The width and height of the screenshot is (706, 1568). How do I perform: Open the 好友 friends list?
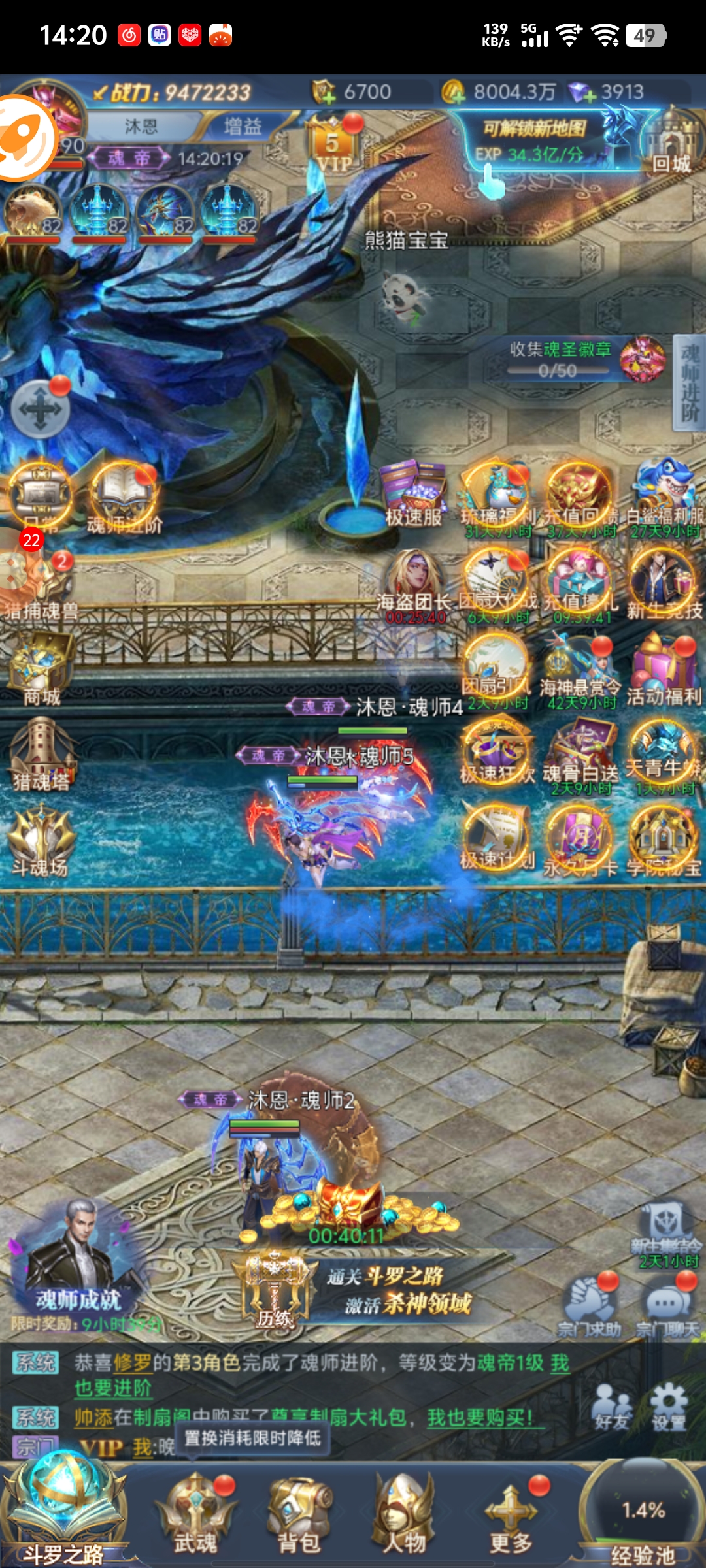[x=612, y=1407]
